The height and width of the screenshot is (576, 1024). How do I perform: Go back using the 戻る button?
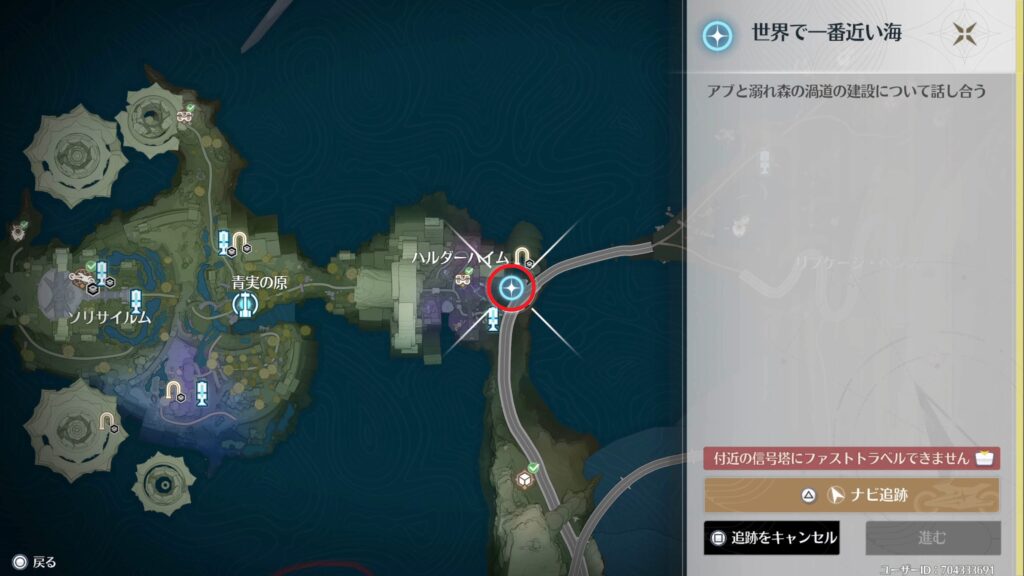(x=34, y=562)
